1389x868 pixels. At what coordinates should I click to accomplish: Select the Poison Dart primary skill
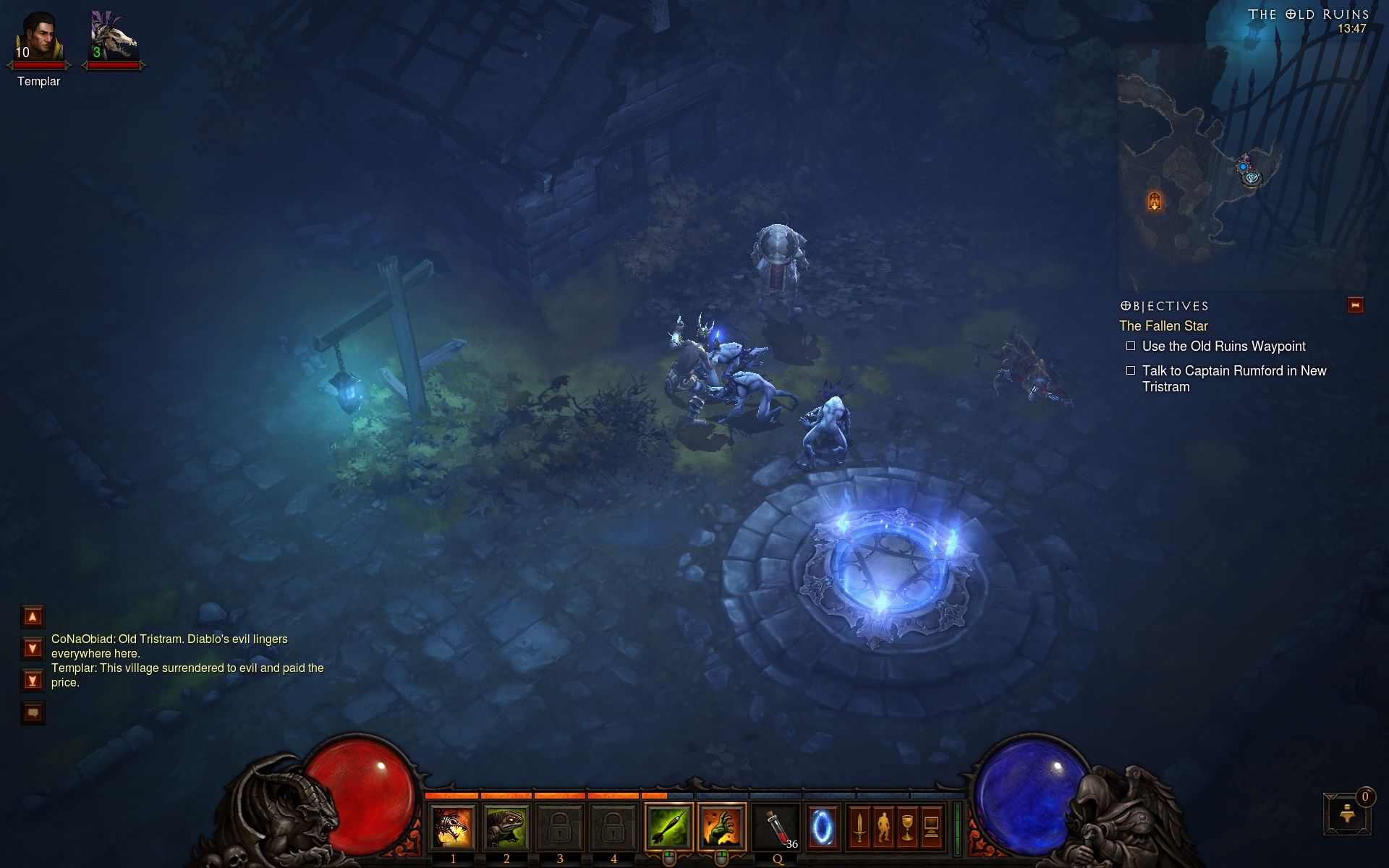(668, 827)
